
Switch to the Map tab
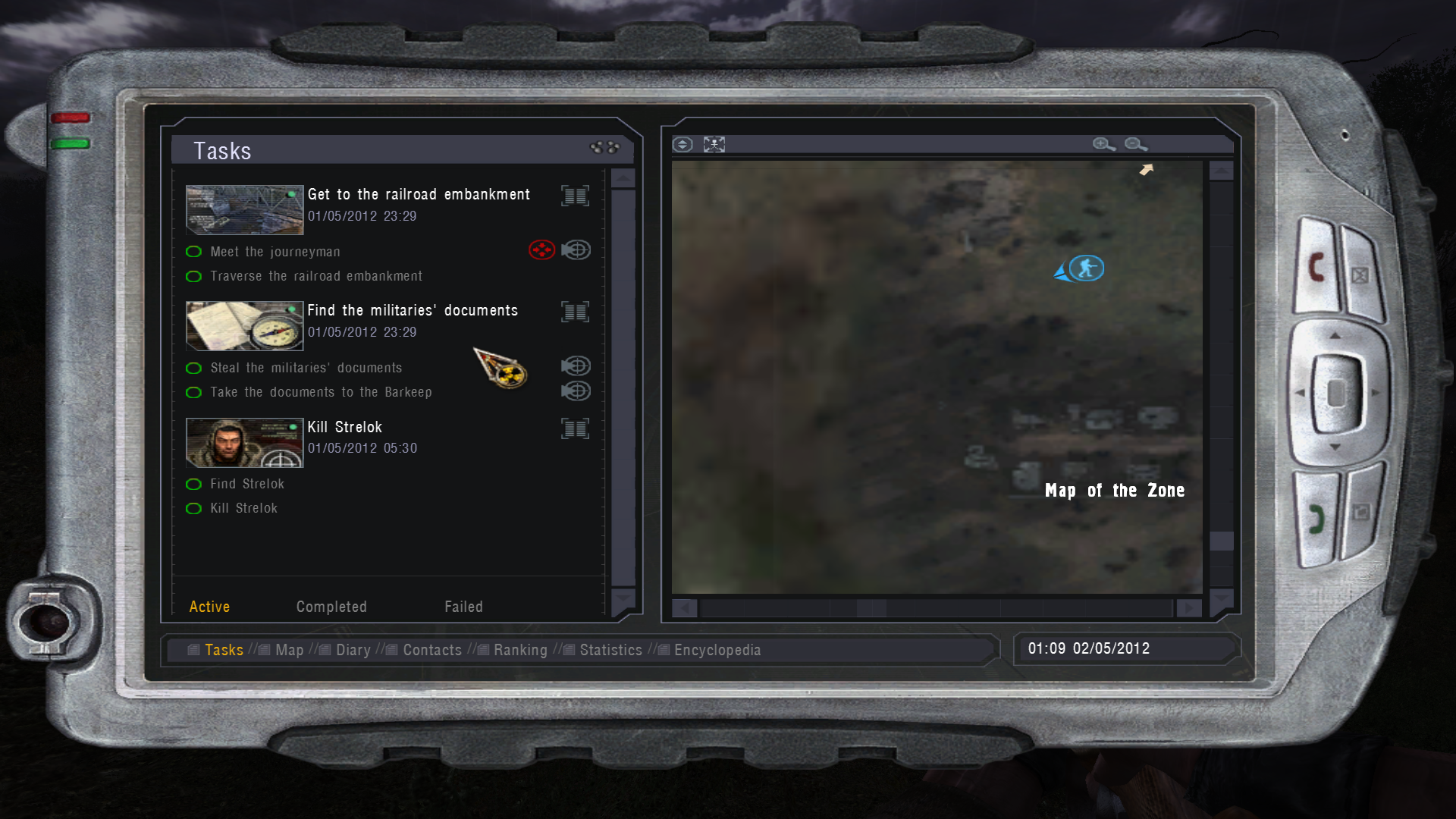pyautogui.click(x=289, y=650)
